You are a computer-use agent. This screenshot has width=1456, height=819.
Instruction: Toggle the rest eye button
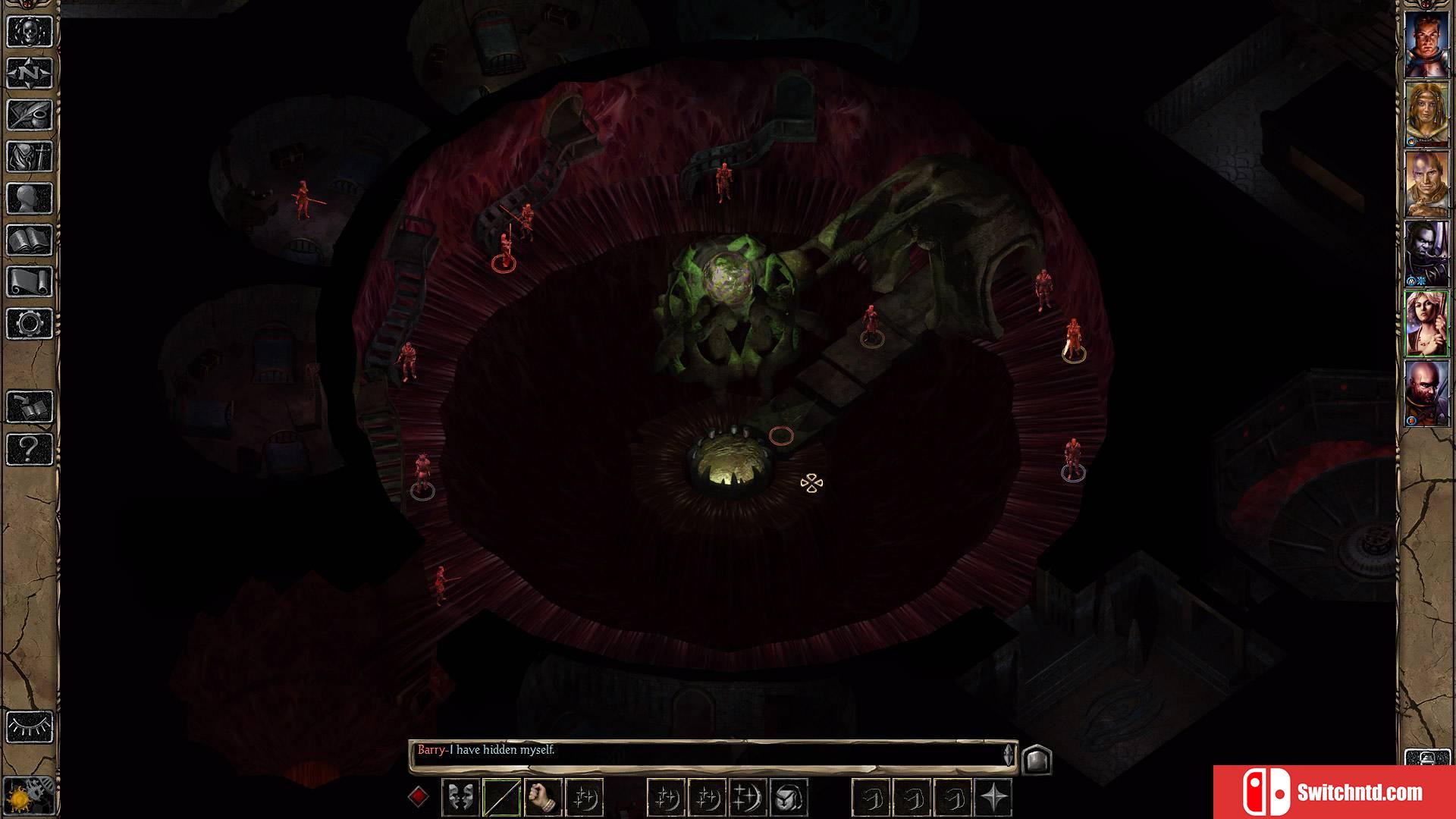[30, 726]
